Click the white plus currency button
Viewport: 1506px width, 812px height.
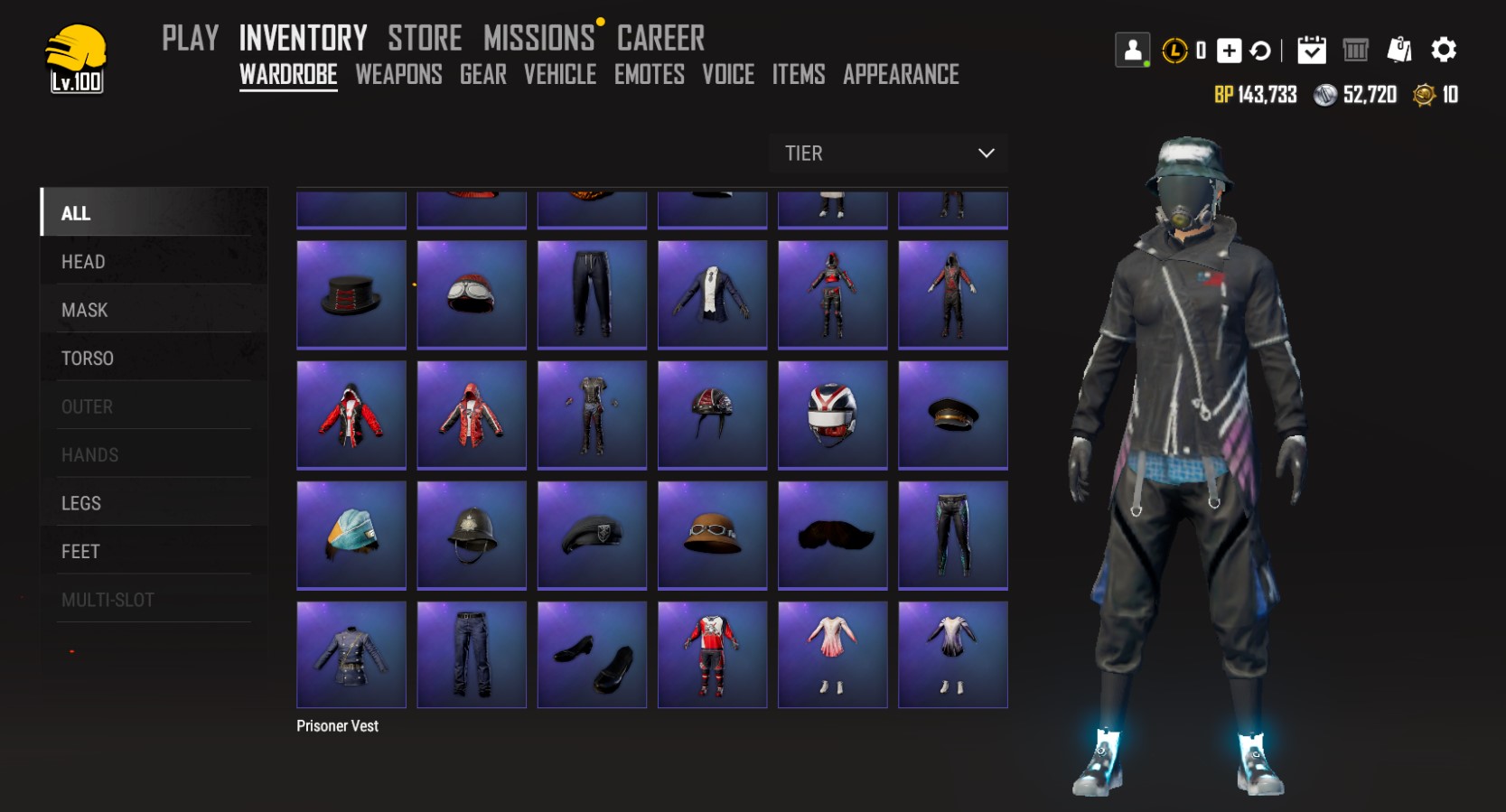click(x=1229, y=51)
